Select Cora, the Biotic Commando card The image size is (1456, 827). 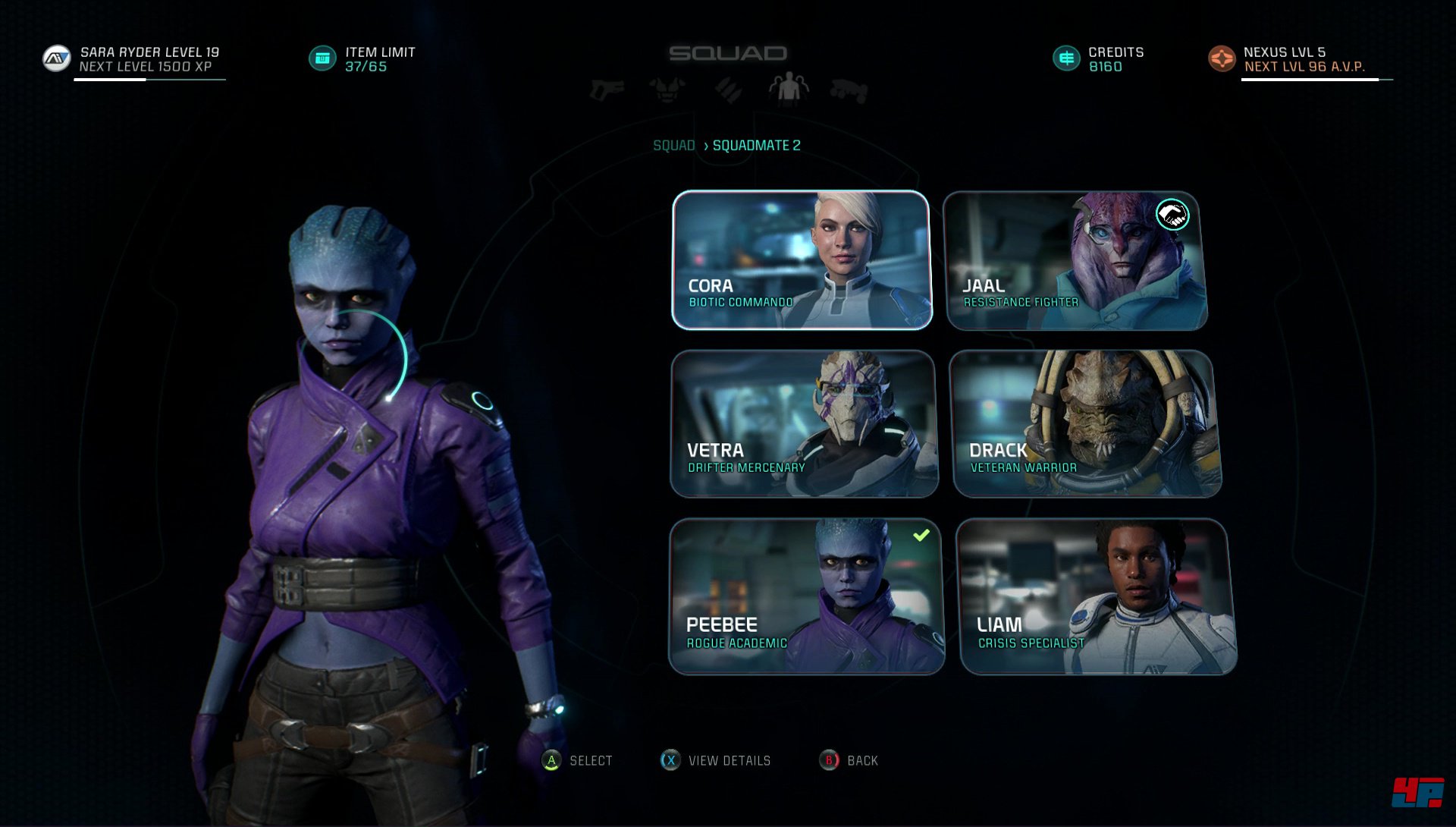802,260
